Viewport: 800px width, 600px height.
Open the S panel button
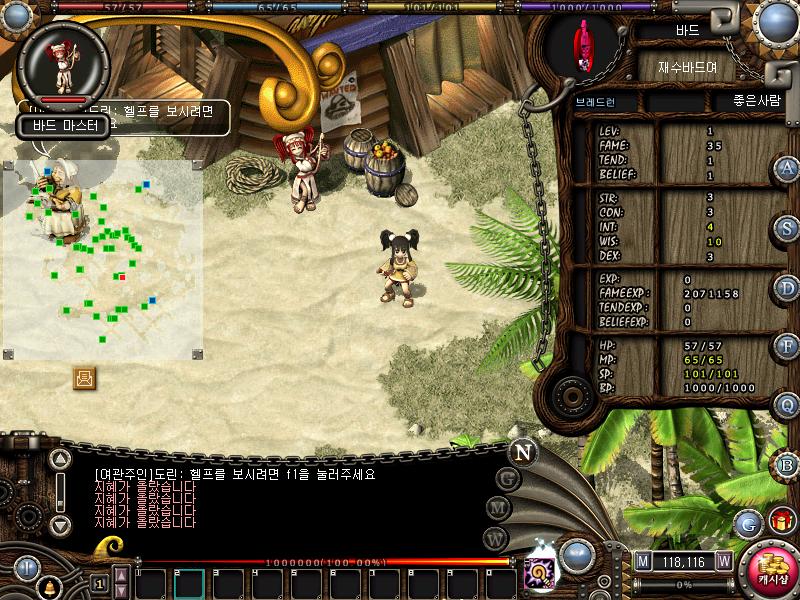[x=787, y=228]
